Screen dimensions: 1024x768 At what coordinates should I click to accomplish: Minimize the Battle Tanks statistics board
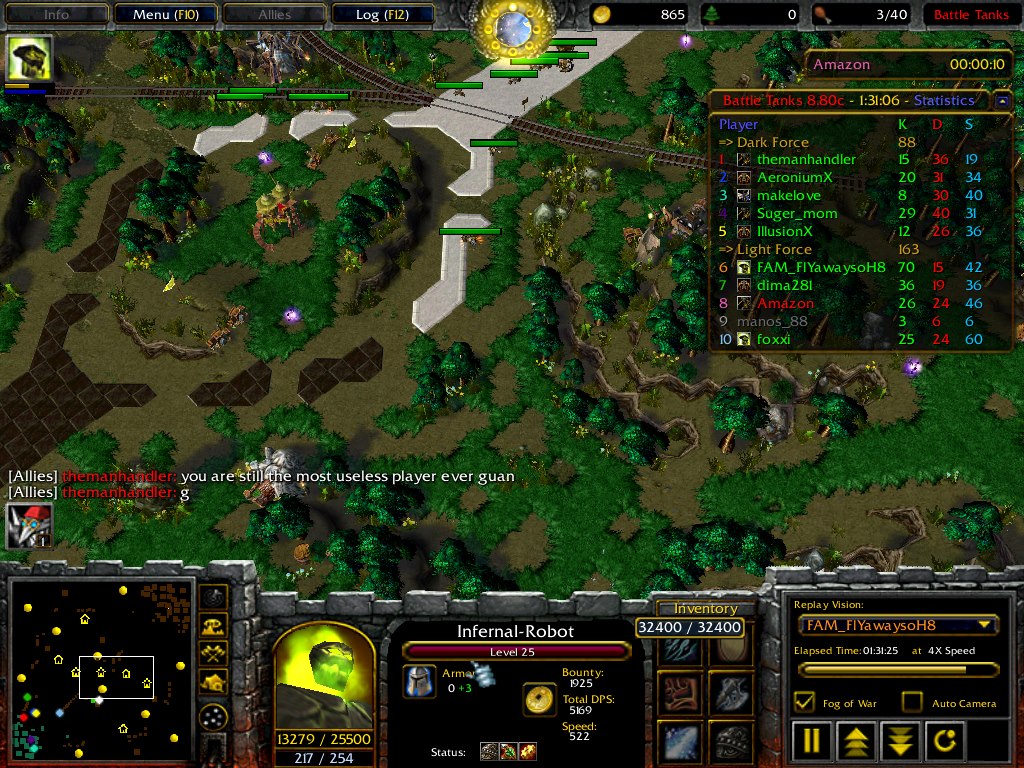1002,100
